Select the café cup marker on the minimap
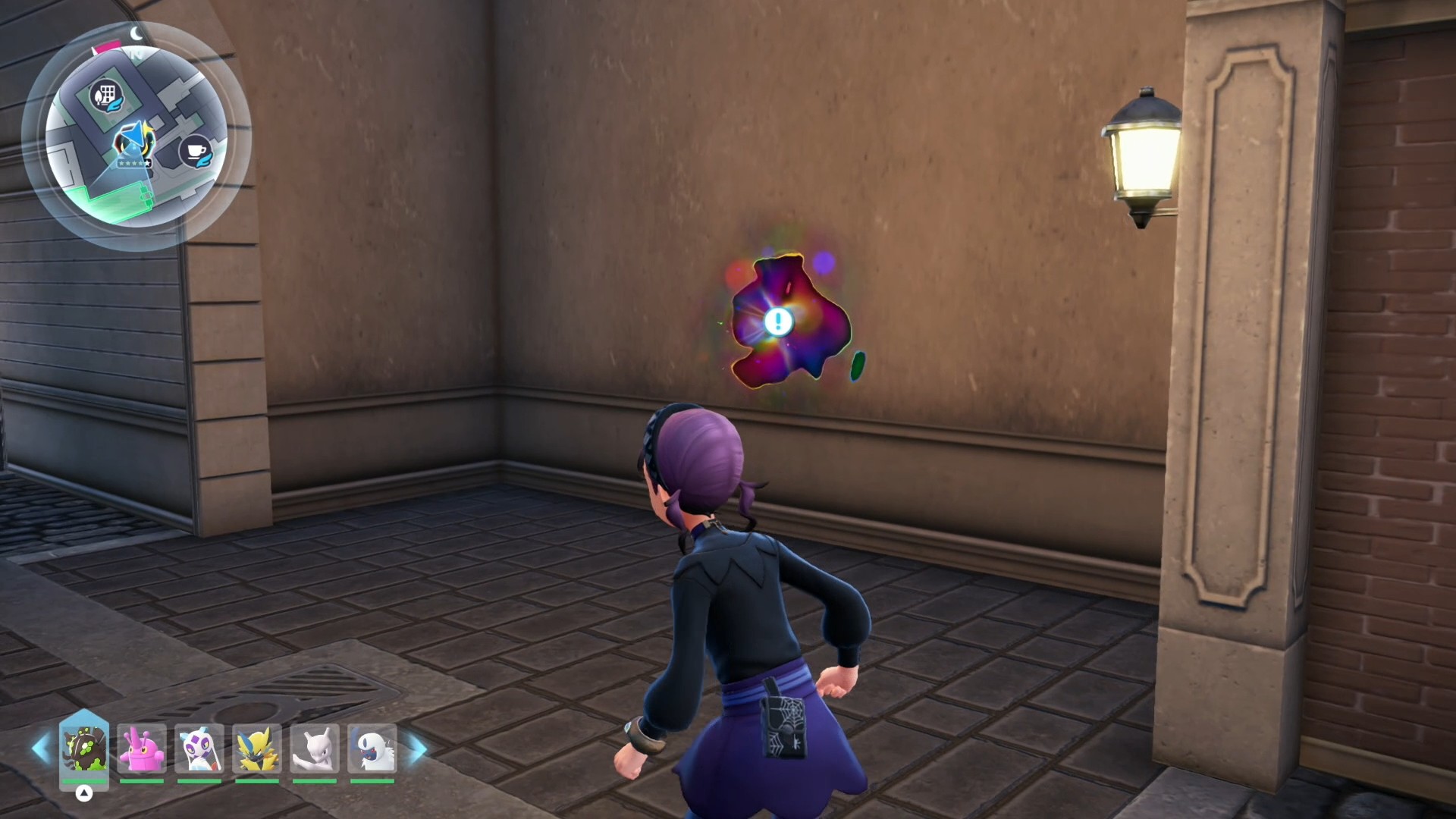The height and width of the screenshot is (819, 1456). (x=196, y=151)
